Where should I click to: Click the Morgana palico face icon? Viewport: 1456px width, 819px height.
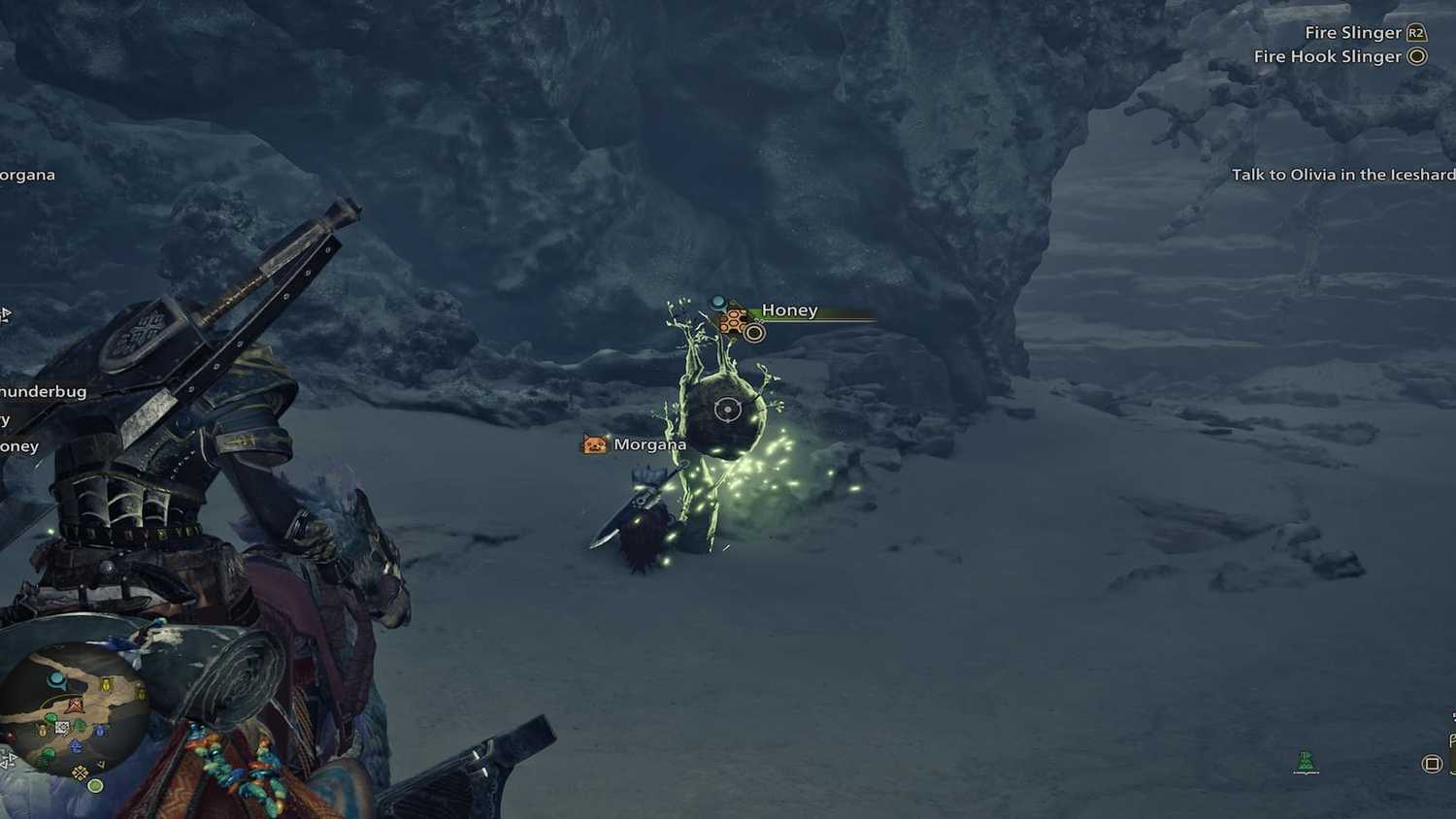coord(595,443)
